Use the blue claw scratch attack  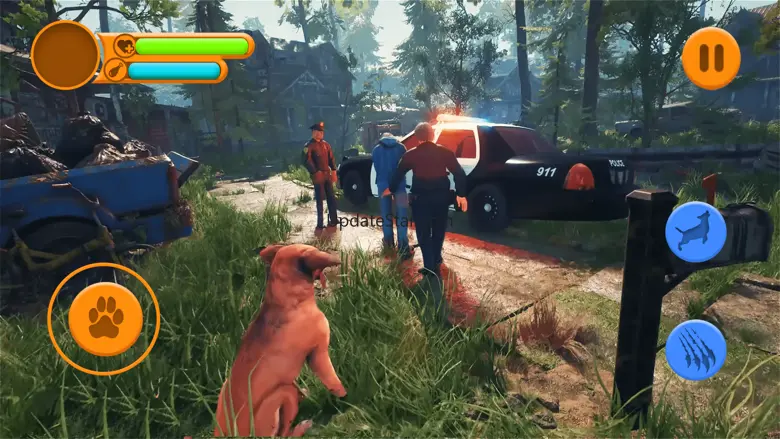pyautogui.click(x=695, y=350)
